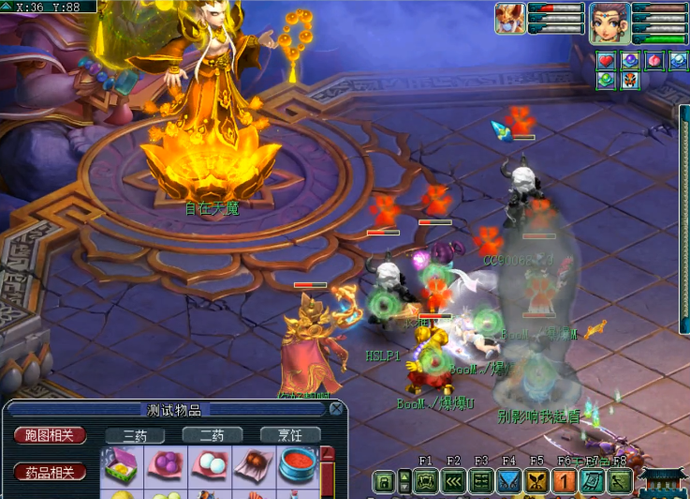The width and height of the screenshot is (690, 499).
Task: Select the red heart buff icon
Action: [606, 60]
